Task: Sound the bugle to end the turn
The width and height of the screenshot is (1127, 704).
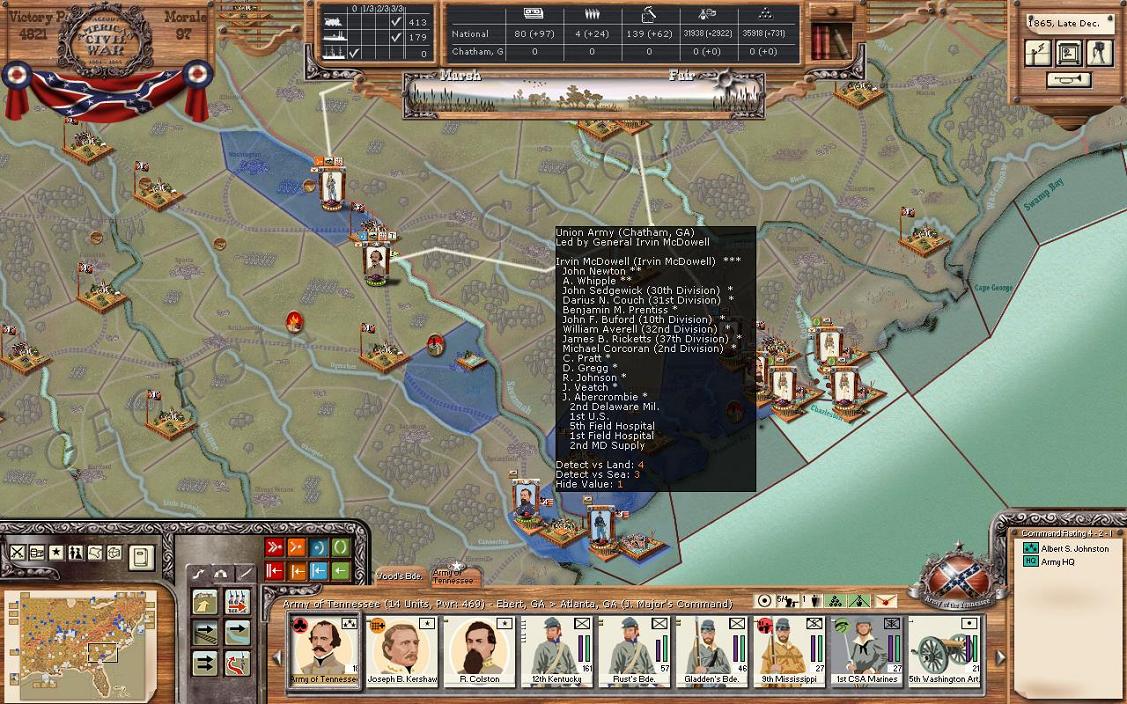Action: click(1069, 80)
